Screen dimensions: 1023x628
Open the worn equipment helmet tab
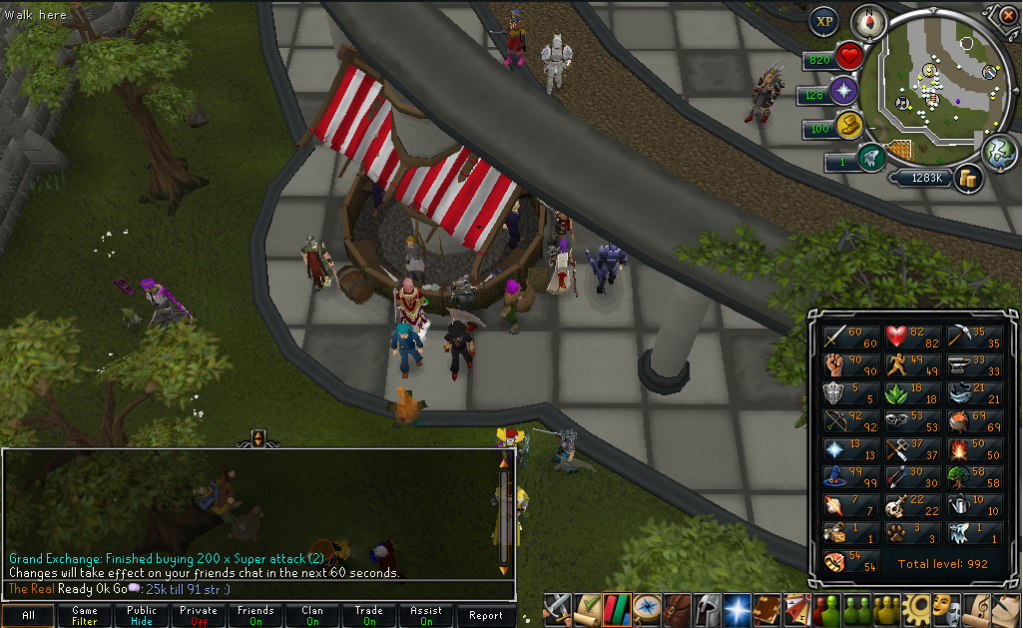(x=705, y=608)
